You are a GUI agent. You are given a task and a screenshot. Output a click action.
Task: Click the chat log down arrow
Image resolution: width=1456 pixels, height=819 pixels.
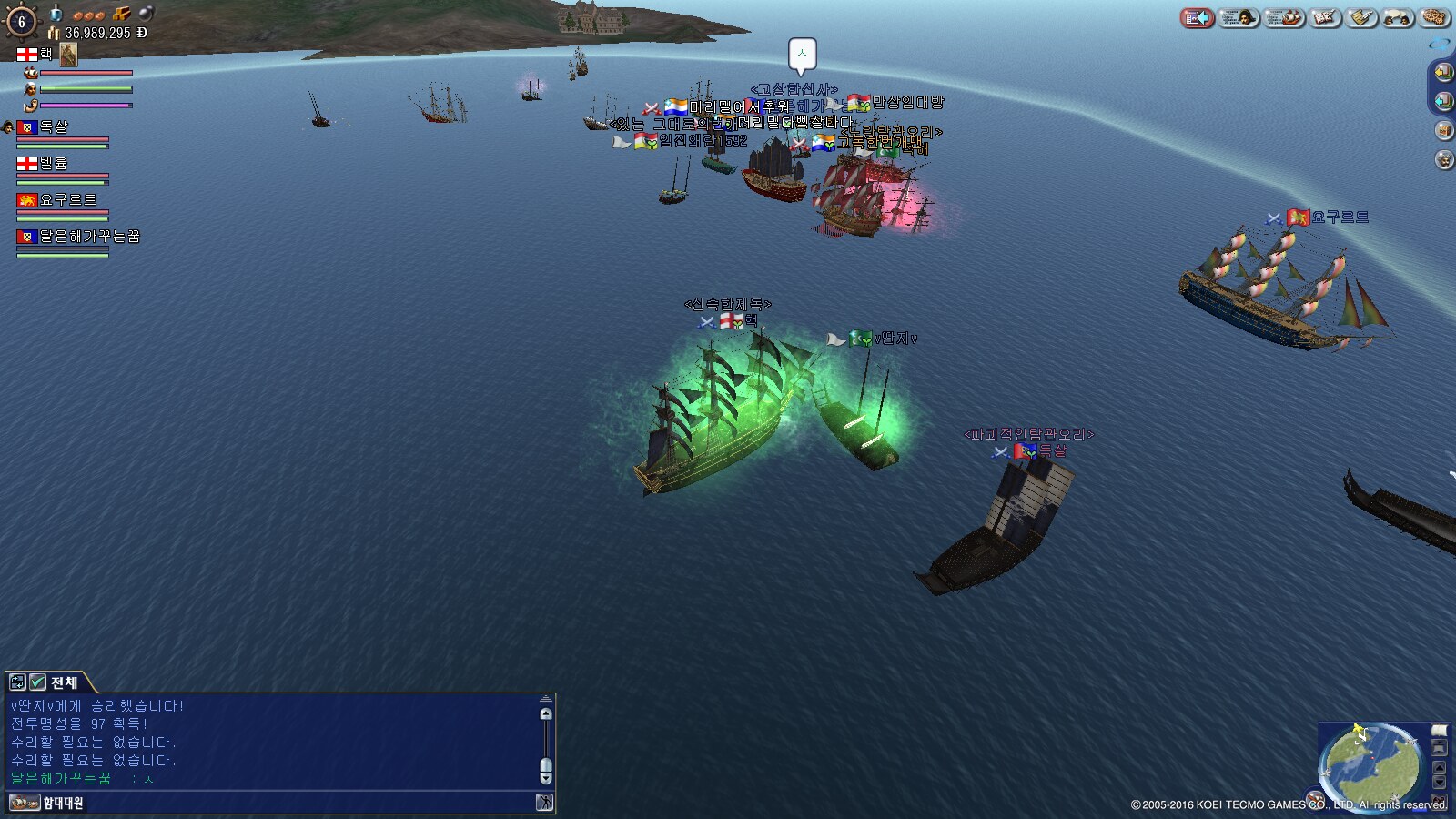coord(546,778)
